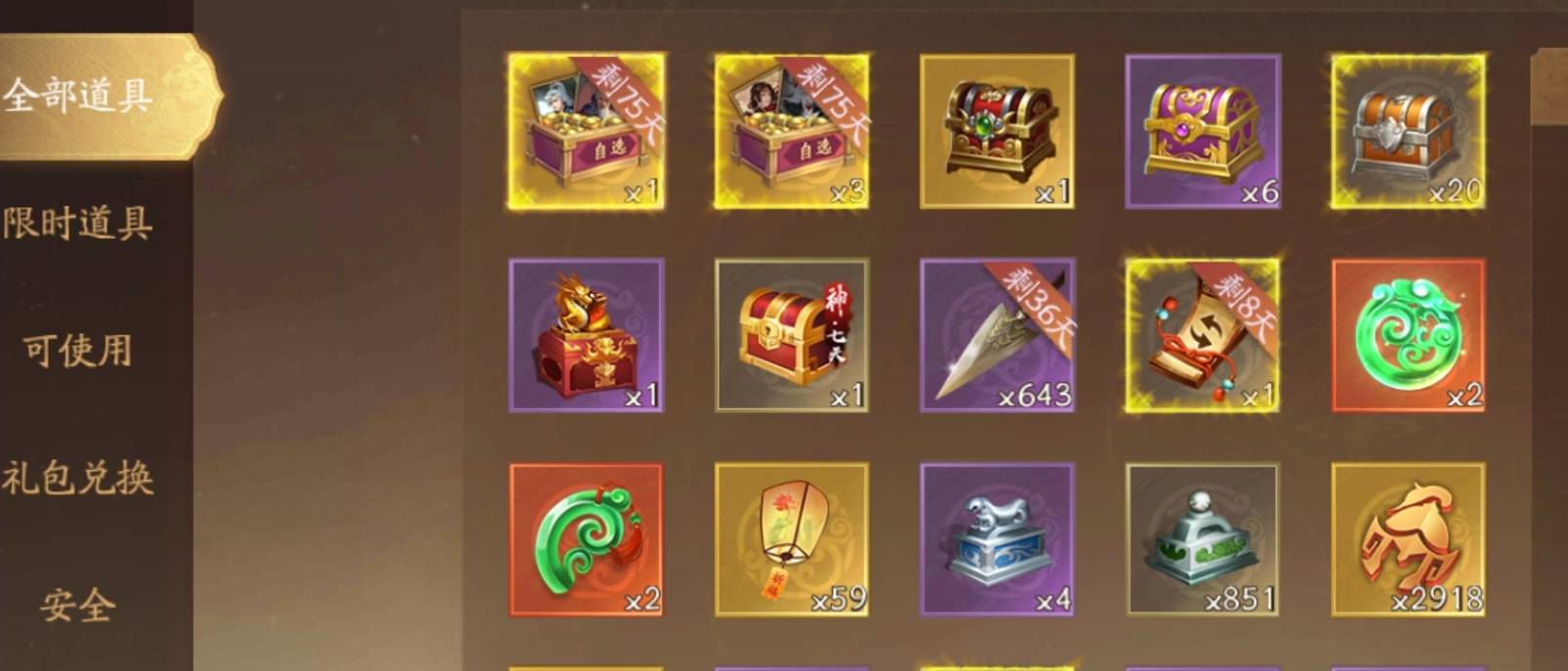Screen dimensions: 1568x671
Task: Choose the scroll with 剩8天 tag
Action: tap(1202, 335)
